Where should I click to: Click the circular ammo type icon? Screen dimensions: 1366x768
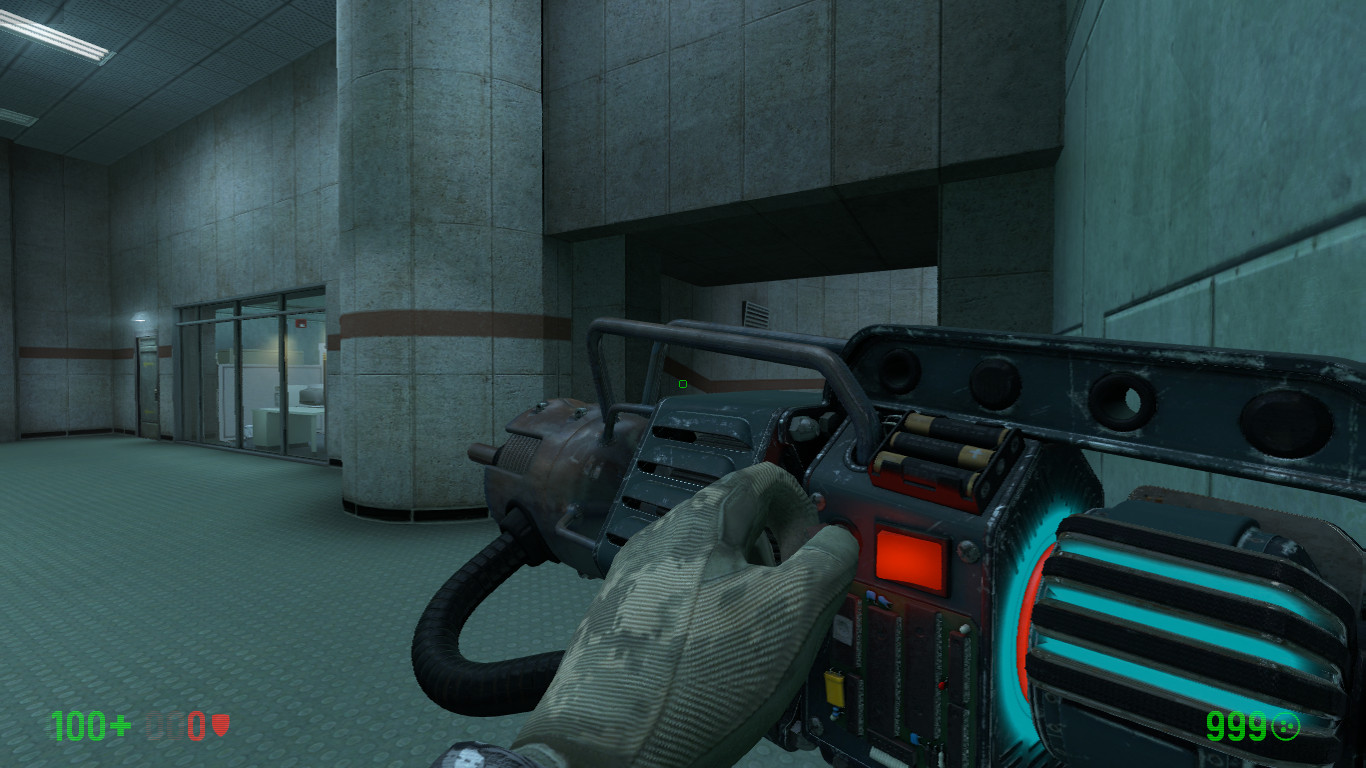click(x=1286, y=726)
